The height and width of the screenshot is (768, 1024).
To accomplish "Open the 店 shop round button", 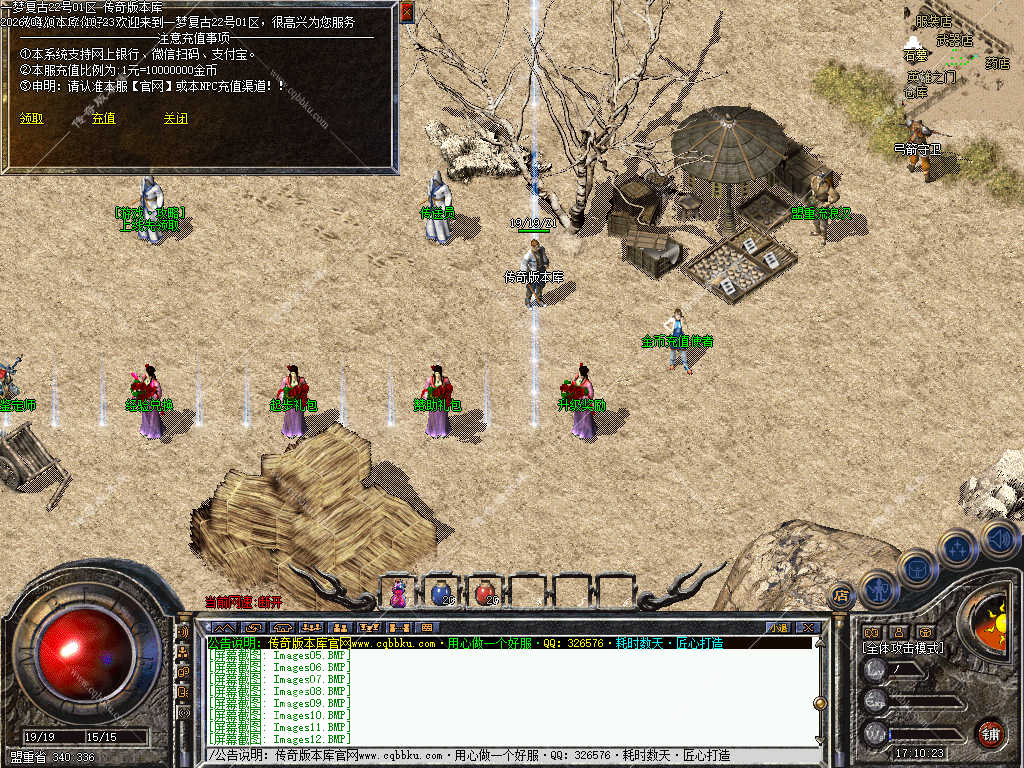I will point(842,596).
